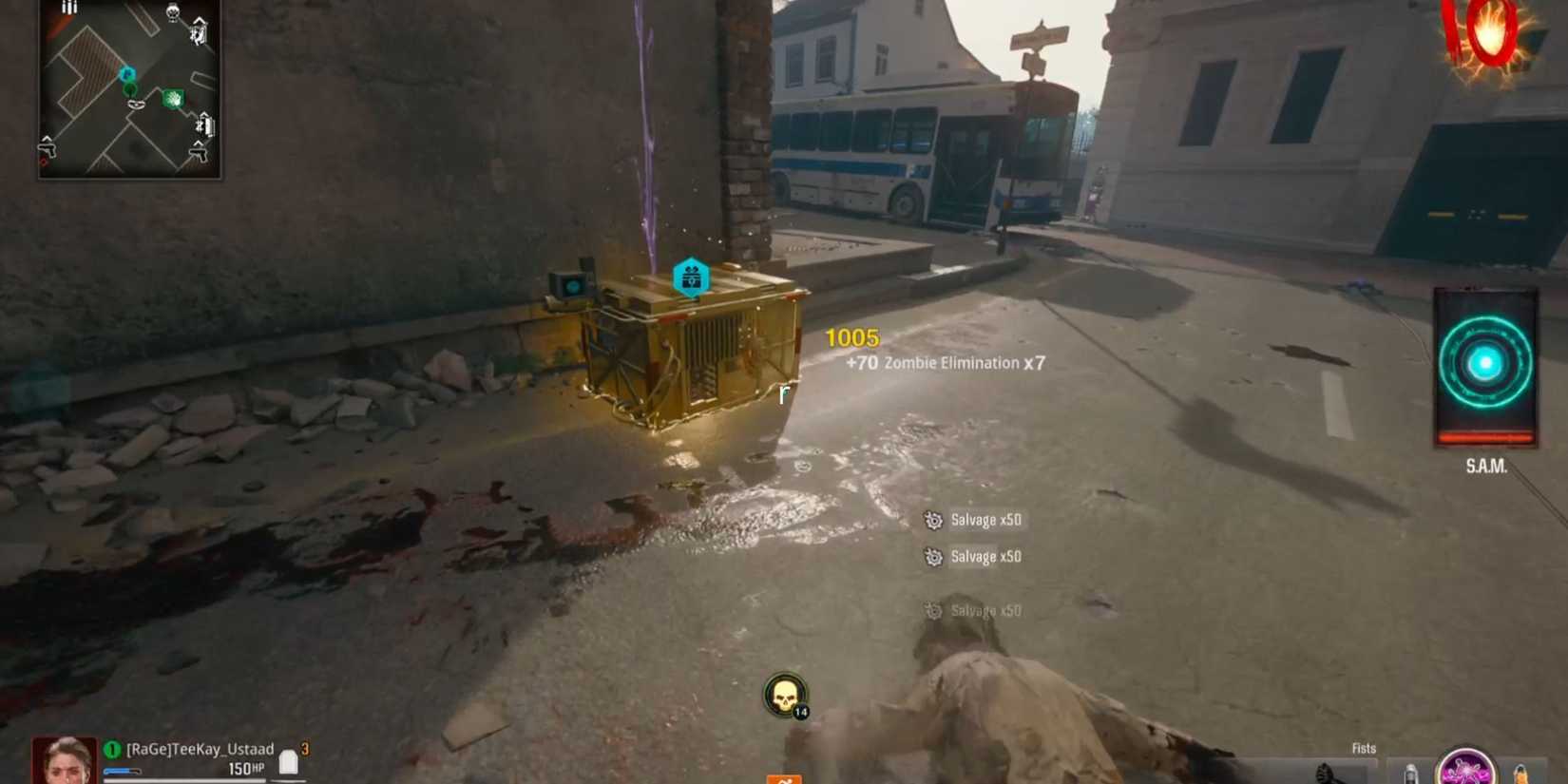Click the red S.A.M. progress bar
This screenshot has height=784, width=1568.
point(1485,436)
